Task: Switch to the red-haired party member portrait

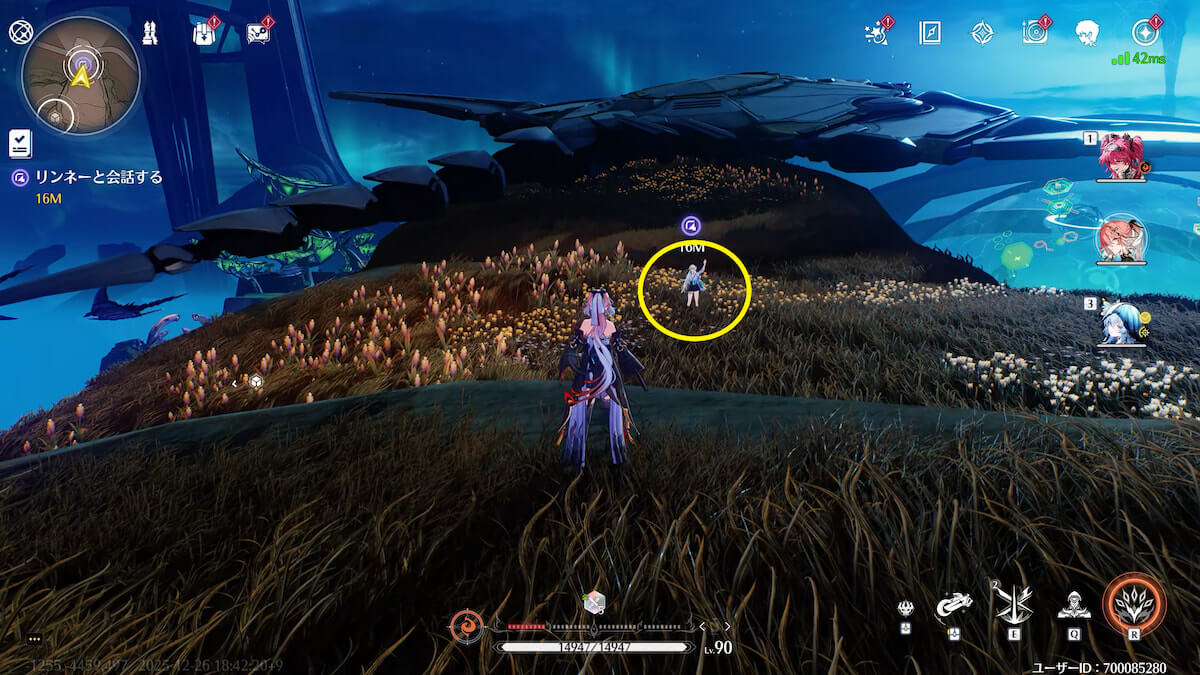Action: point(1120,156)
